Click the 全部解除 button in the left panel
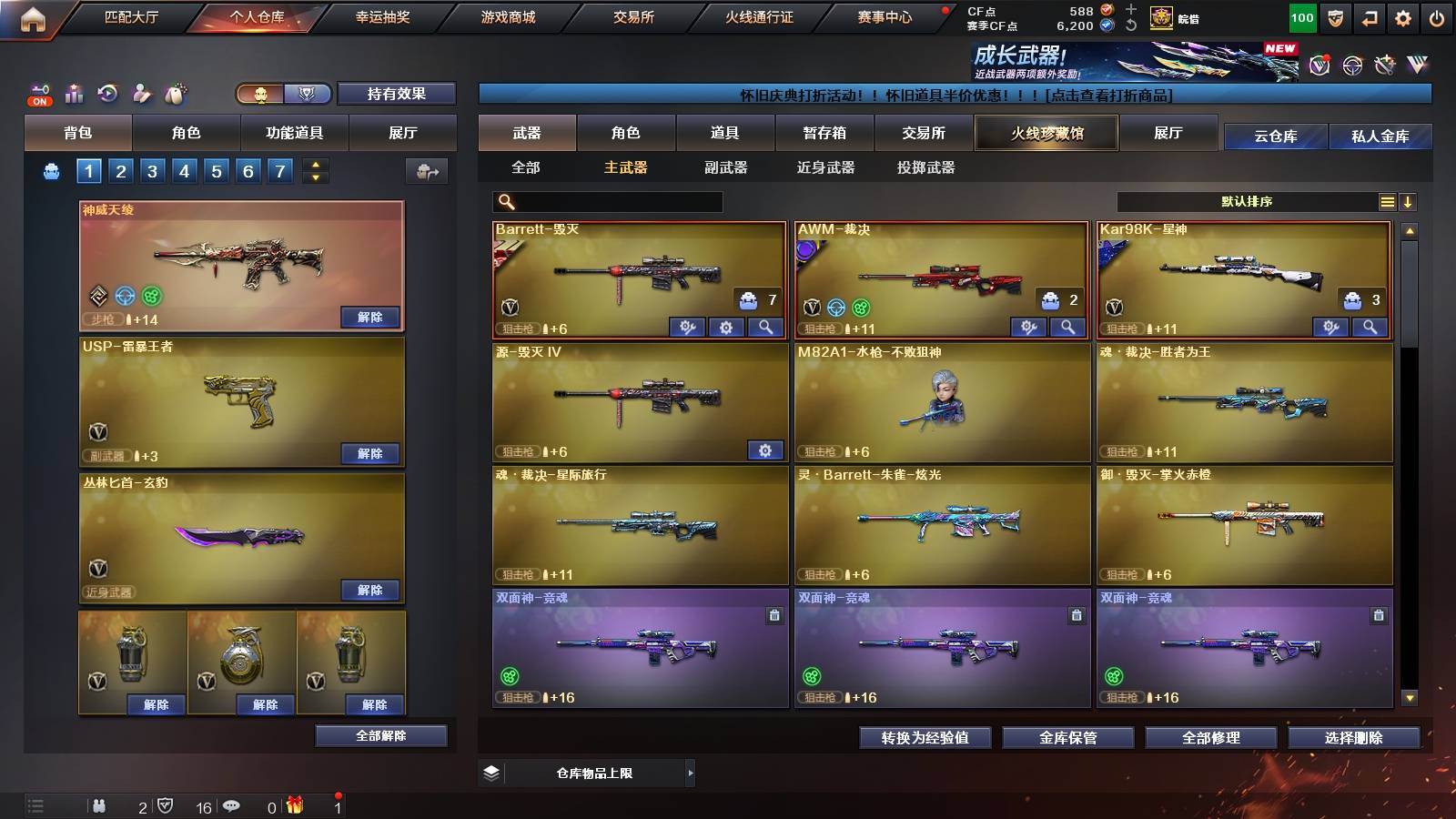This screenshot has width=1456, height=819. point(381,735)
